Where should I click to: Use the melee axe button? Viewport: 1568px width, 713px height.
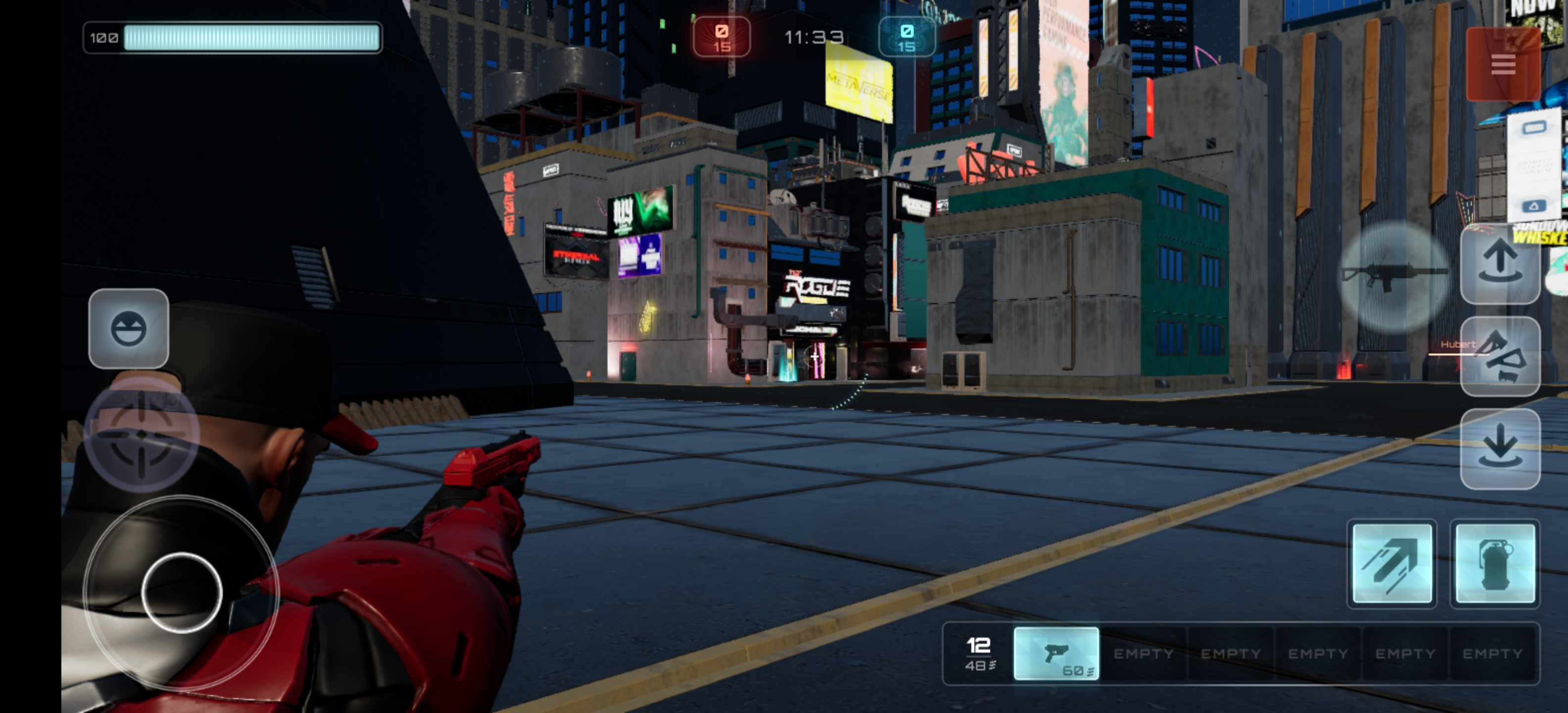[1500, 356]
